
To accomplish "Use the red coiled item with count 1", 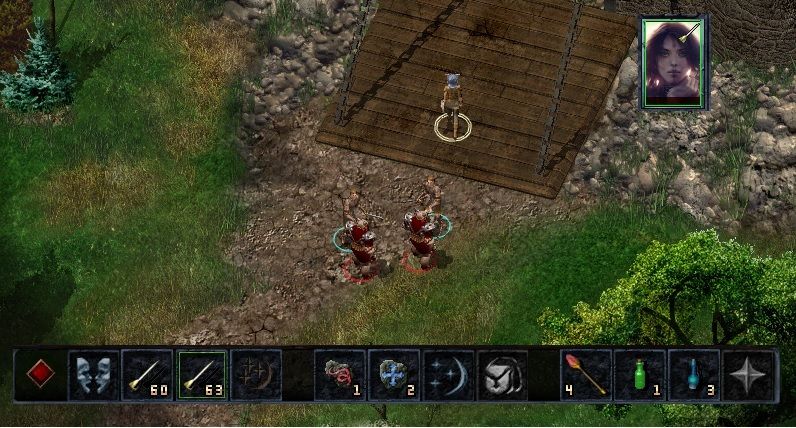I will [x=340, y=375].
